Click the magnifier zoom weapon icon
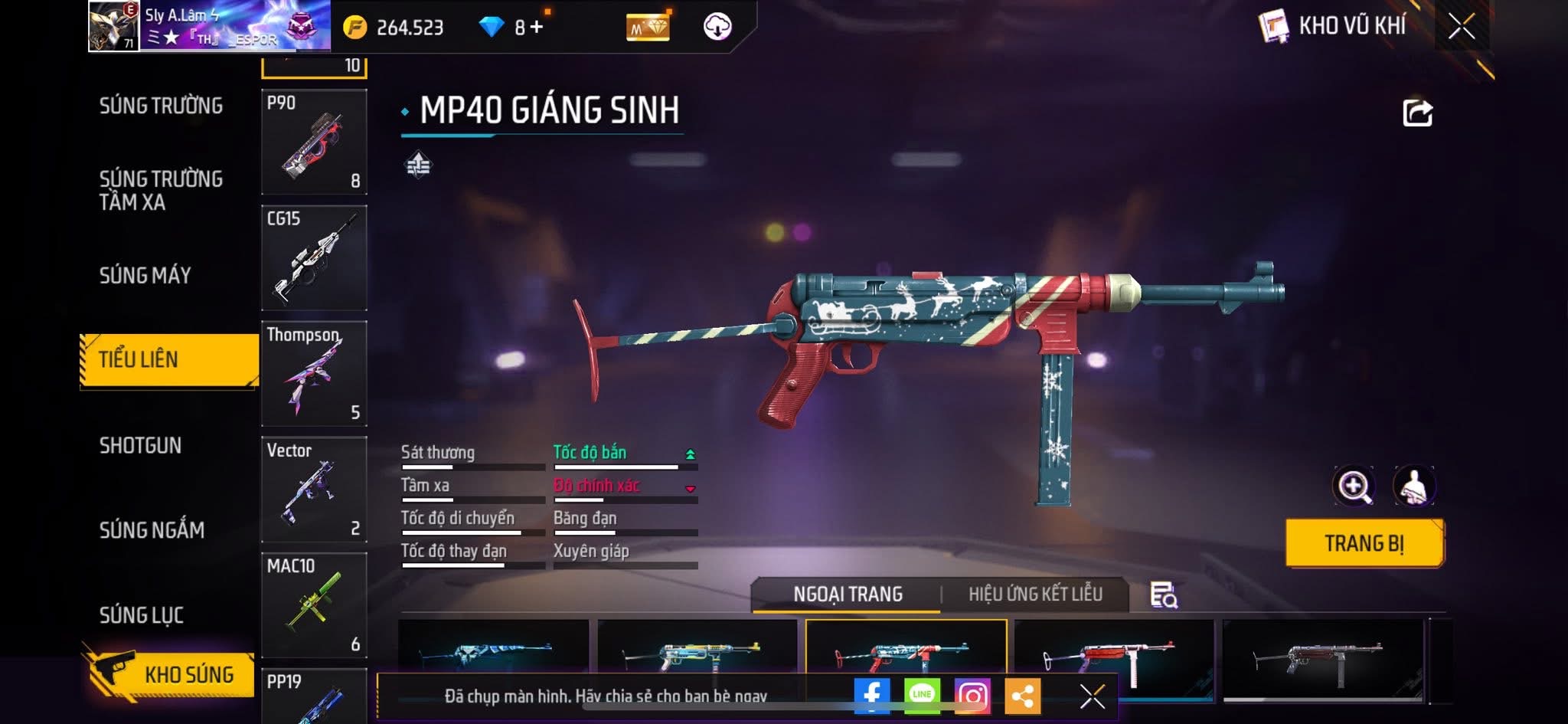Viewport: 1568px width, 724px height. pos(1353,486)
